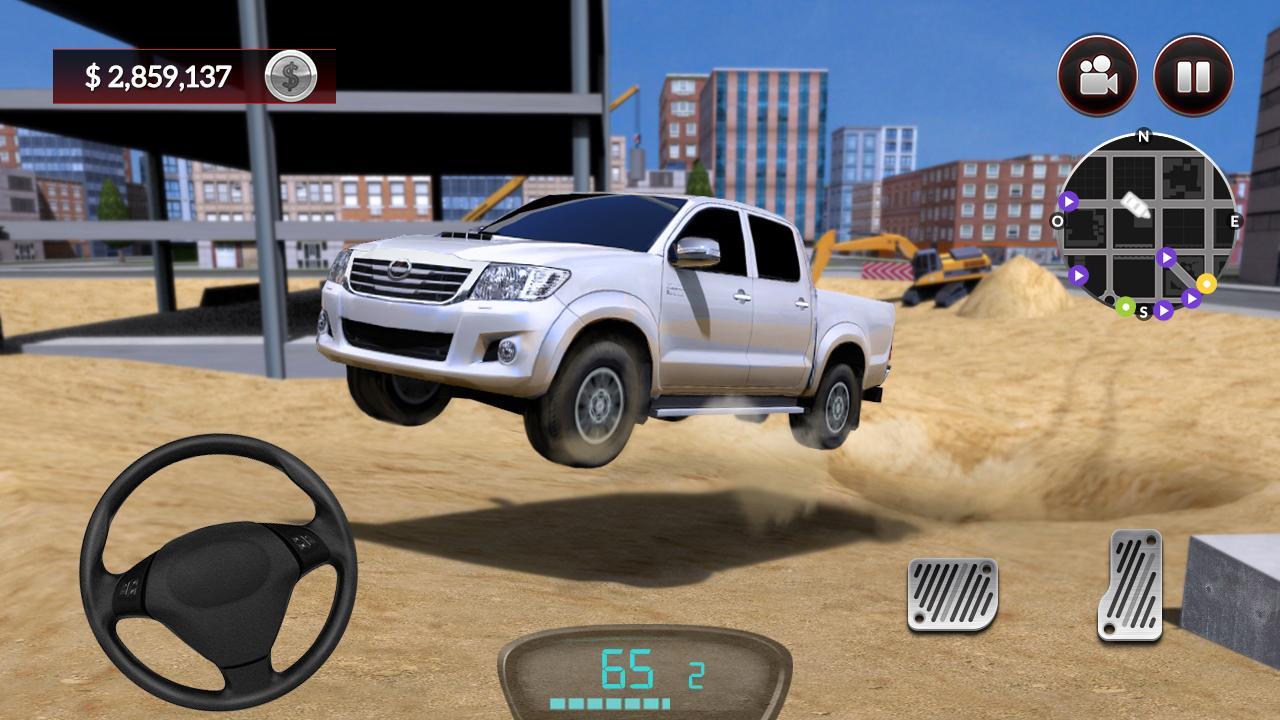The height and width of the screenshot is (720, 1280).
Task: Tap the steering wheel control
Action: pyautogui.click(x=218, y=572)
